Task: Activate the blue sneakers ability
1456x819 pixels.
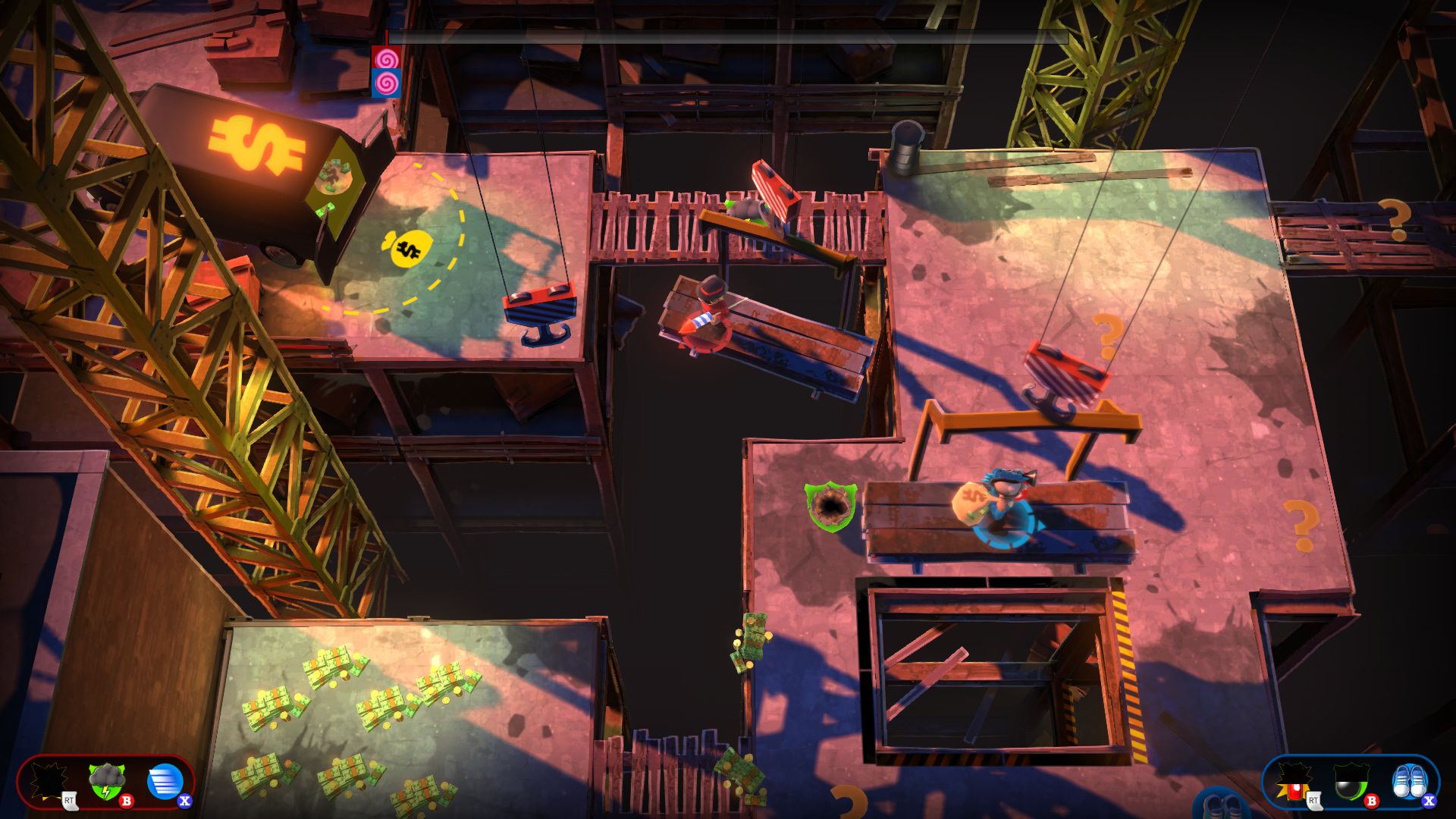Action: (x=1409, y=782)
